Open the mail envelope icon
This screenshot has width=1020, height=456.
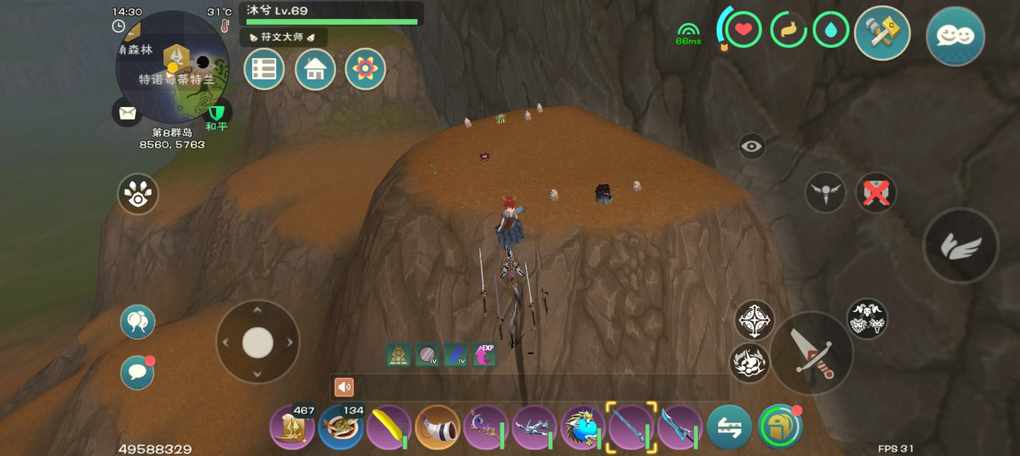[x=127, y=114]
